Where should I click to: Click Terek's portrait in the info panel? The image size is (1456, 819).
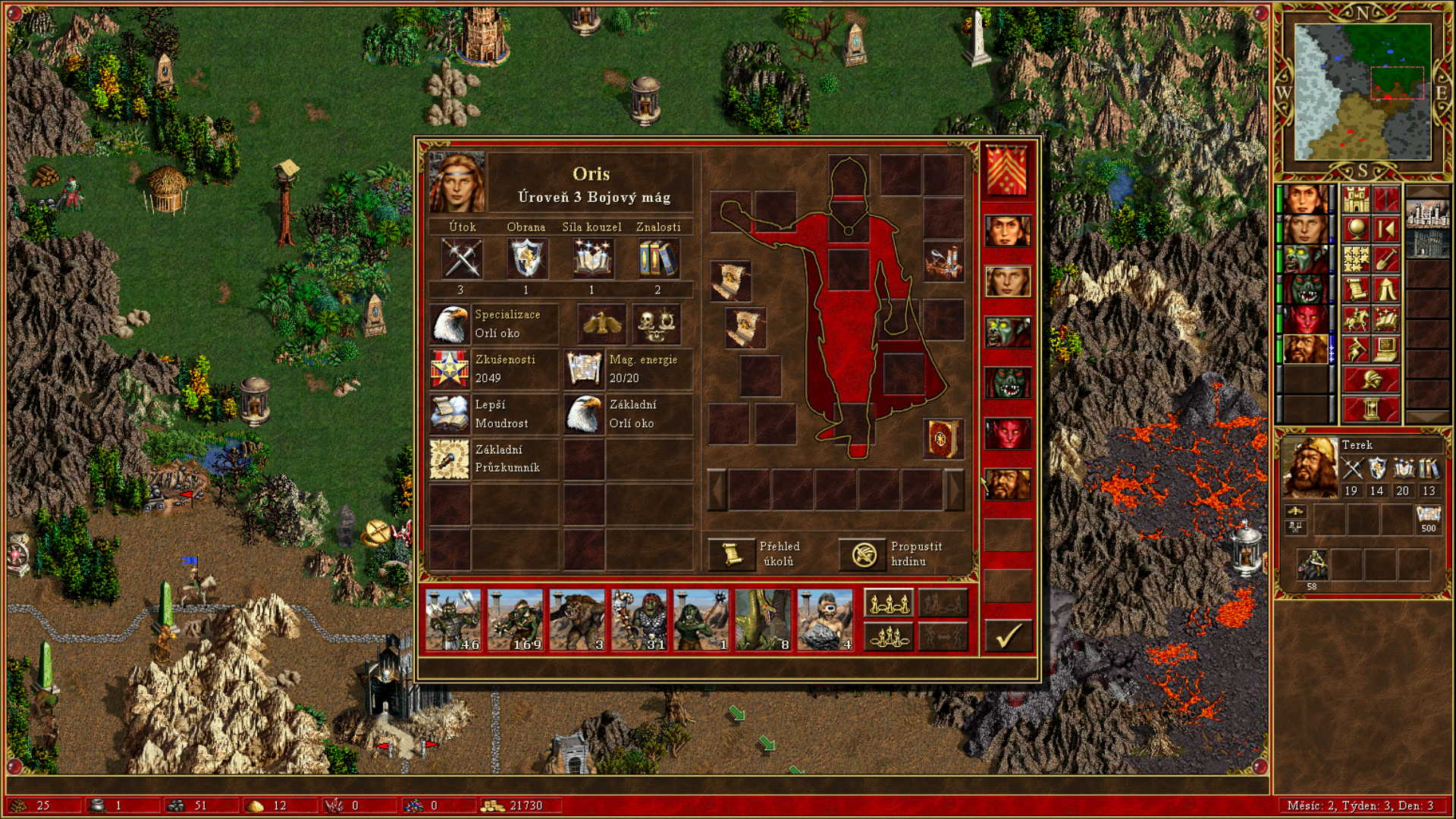[1310, 468]
